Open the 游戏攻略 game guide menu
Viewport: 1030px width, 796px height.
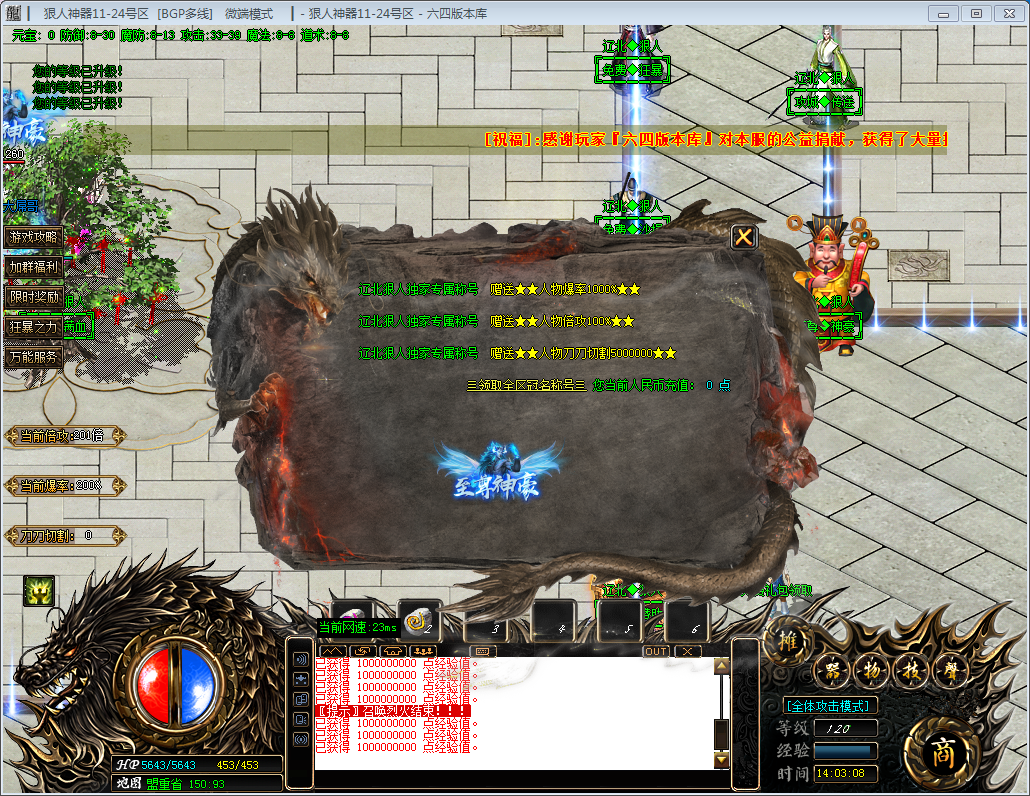34,237
